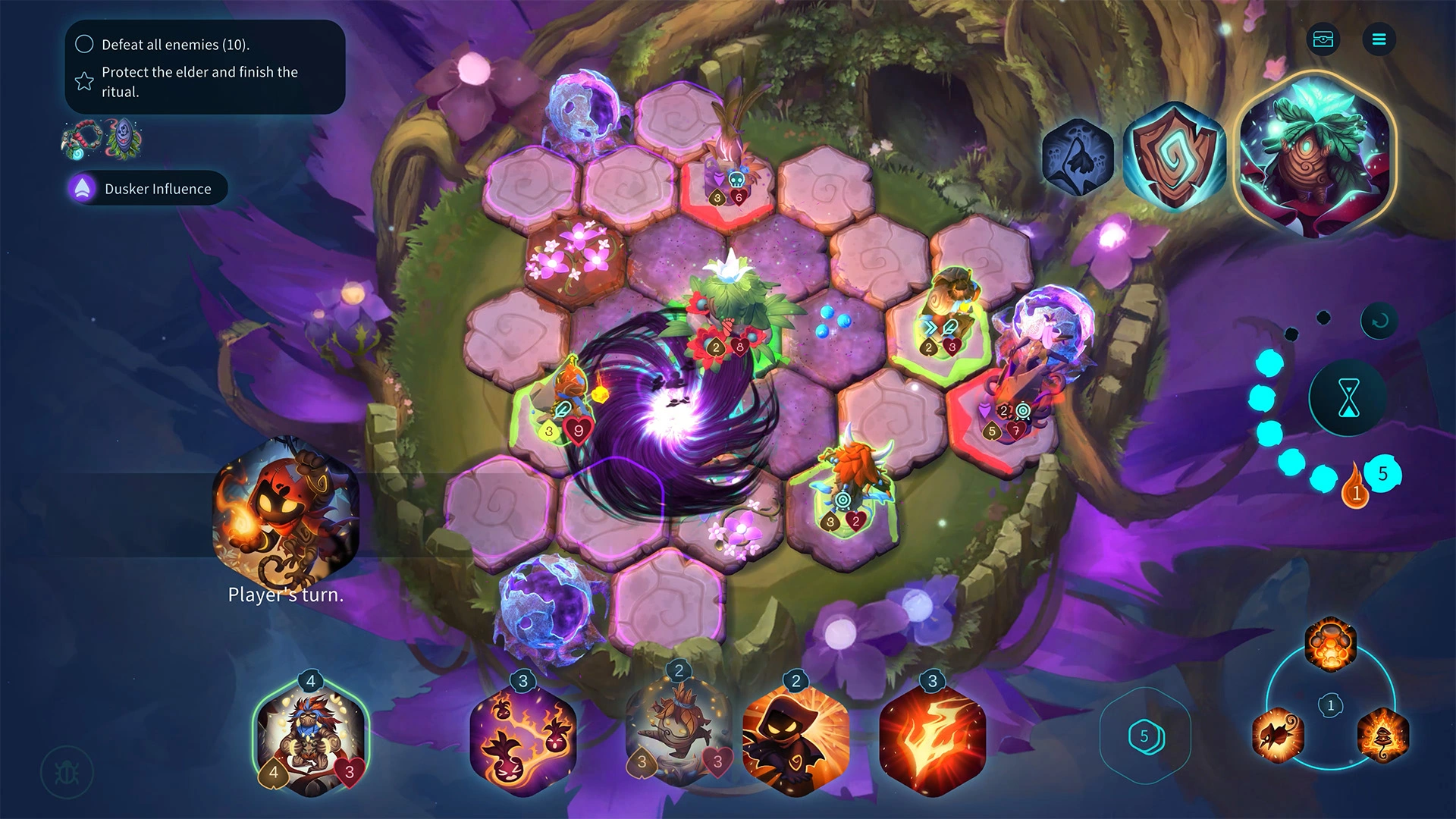End turn with the hourglass button

coord(1348,398)
